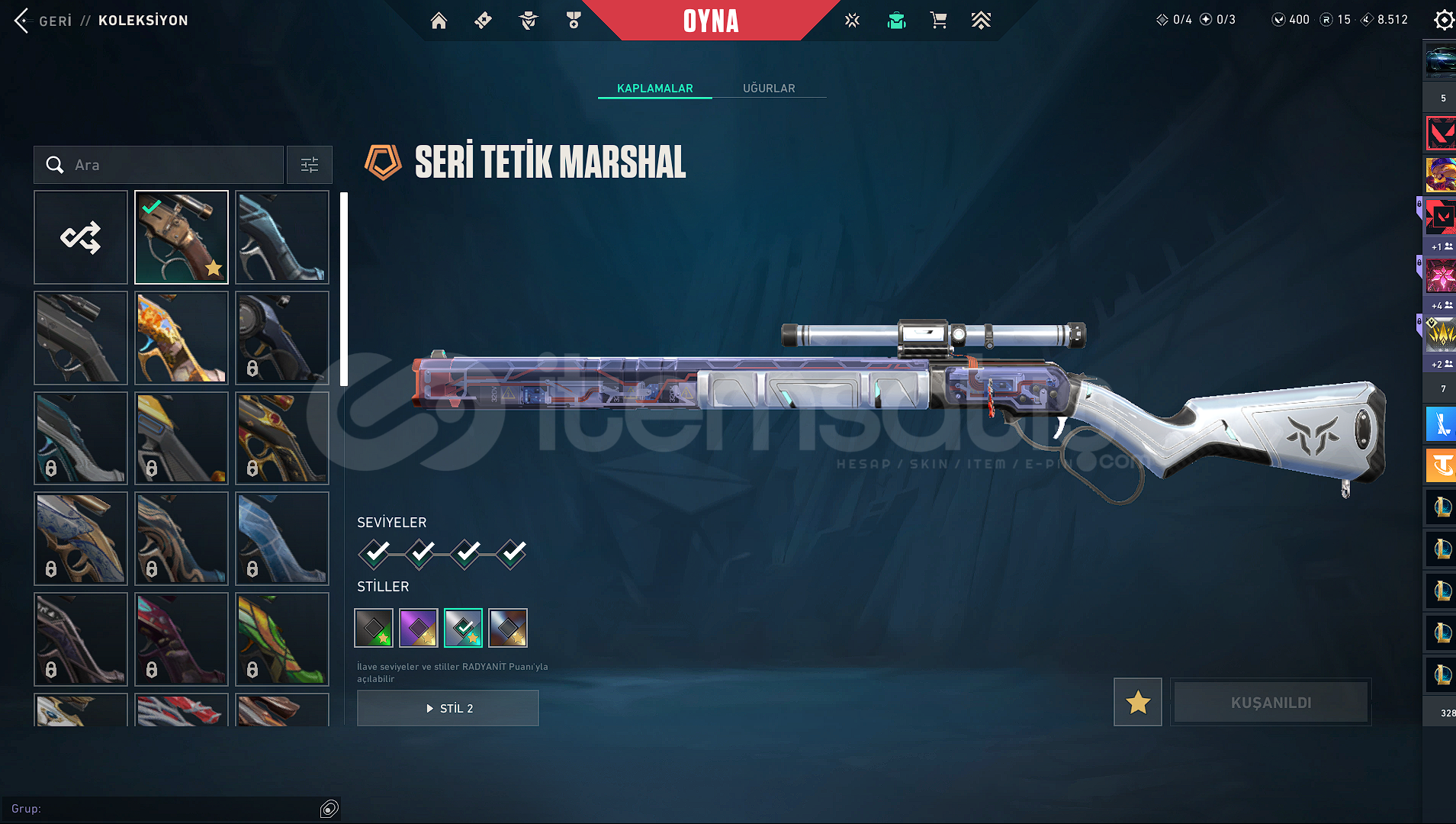Screen dimensions: 1456x824
Task: Choose the green stained-glass Marshal skin thumbnail
Action: (282, 639)
